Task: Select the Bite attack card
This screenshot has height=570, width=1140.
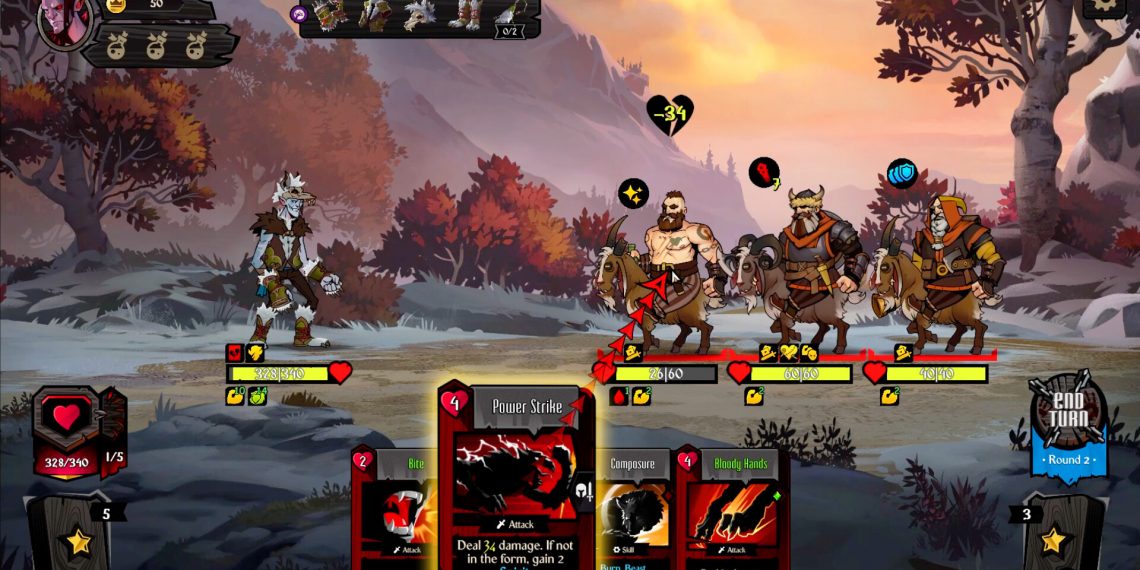Action: (394, 510)
